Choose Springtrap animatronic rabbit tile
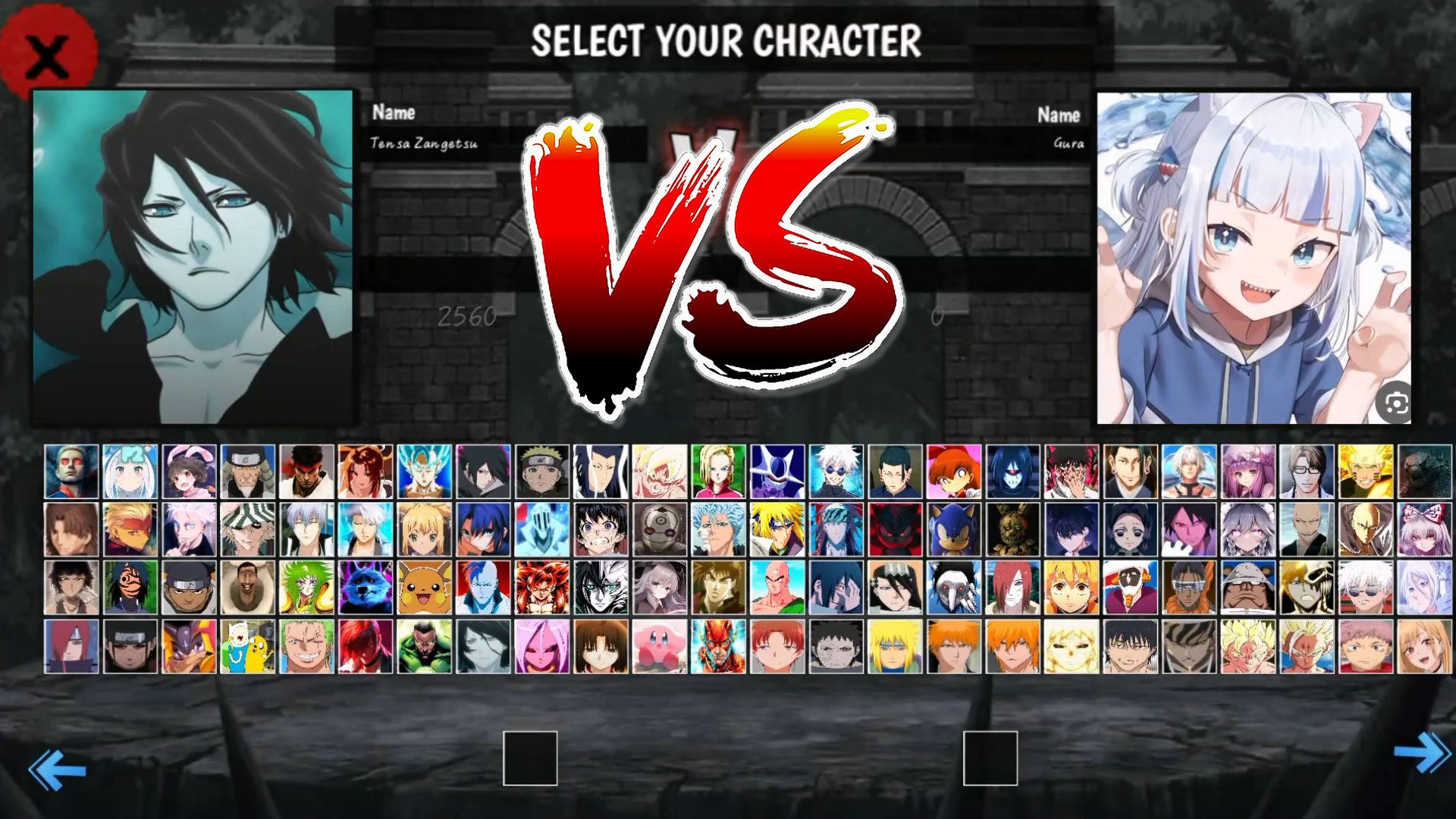Image resolution: width=1456 pixels, height=819 pixels. [x=1012, y=529]
